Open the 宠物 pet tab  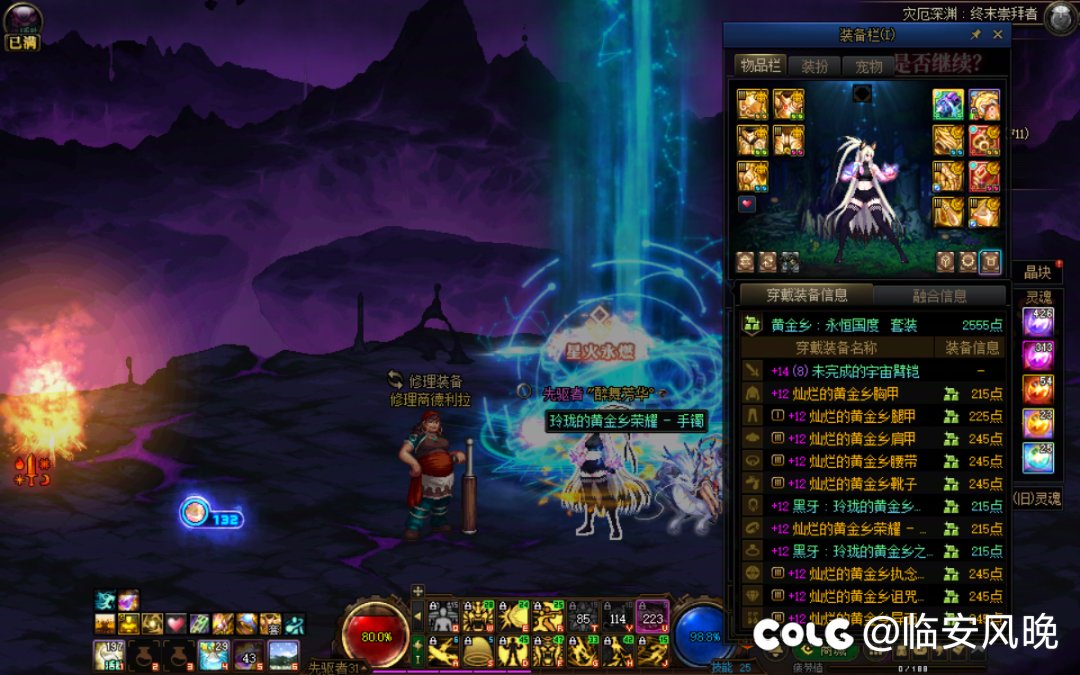[x=869, y=66]
